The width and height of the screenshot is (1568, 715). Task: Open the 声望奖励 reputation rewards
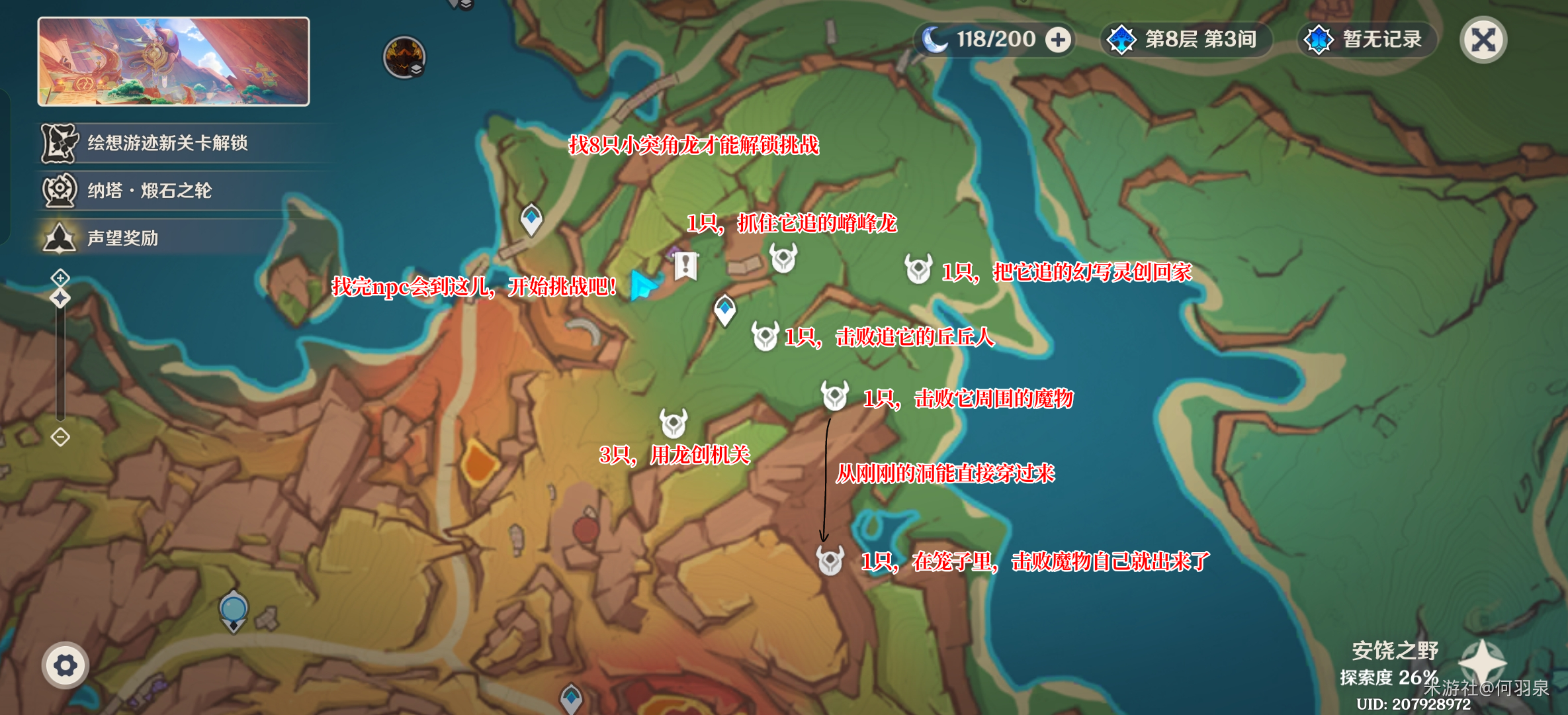(x=122, y=238)
